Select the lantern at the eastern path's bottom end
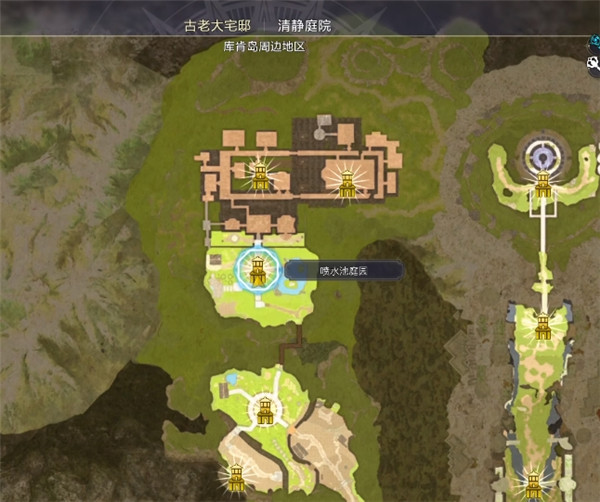 click(x=531, y=484)
